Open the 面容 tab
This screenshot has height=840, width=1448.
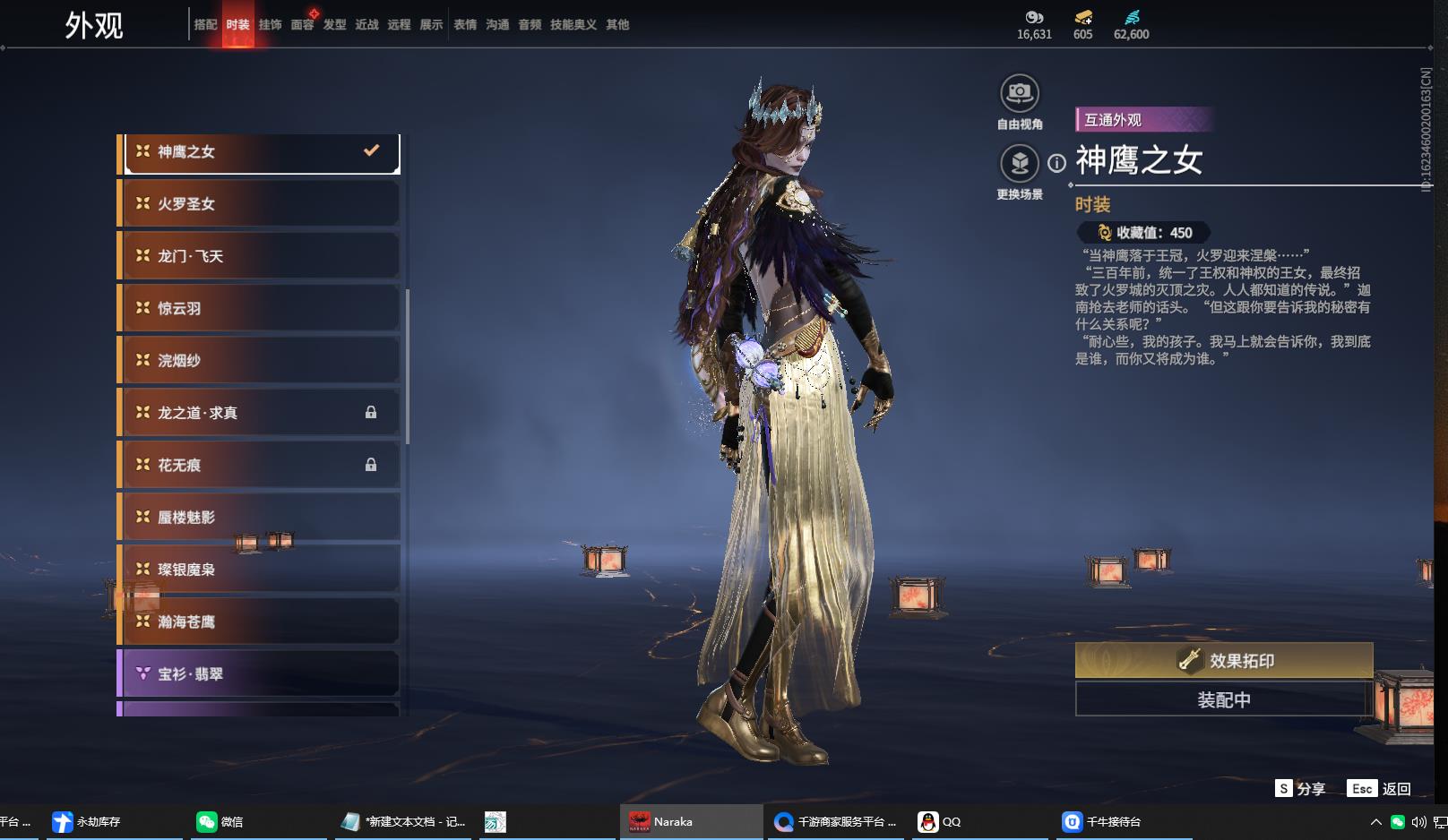pos(302,25)
